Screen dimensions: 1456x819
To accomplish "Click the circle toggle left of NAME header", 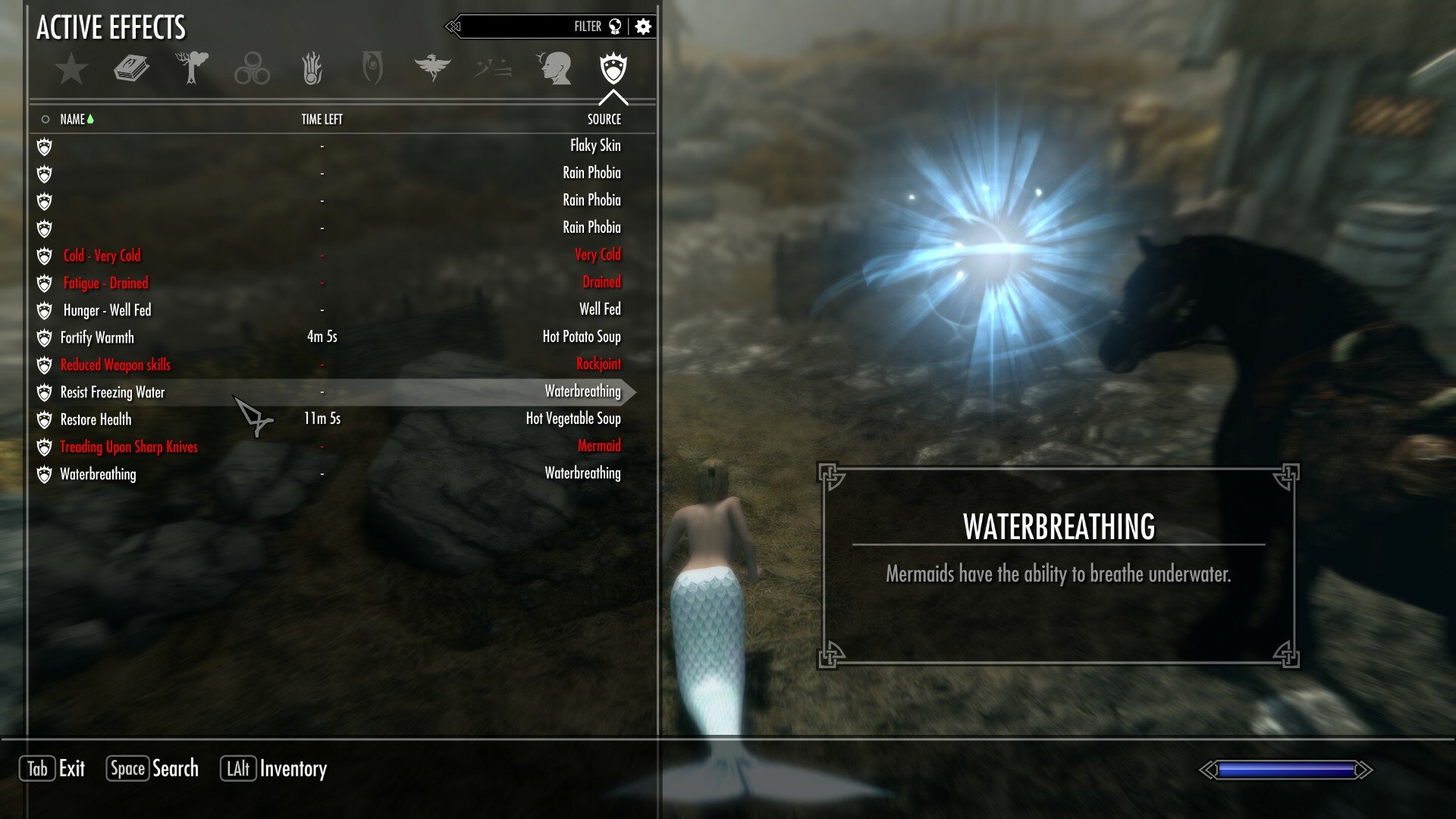I will pyautogui.click(x=45, y=119).
